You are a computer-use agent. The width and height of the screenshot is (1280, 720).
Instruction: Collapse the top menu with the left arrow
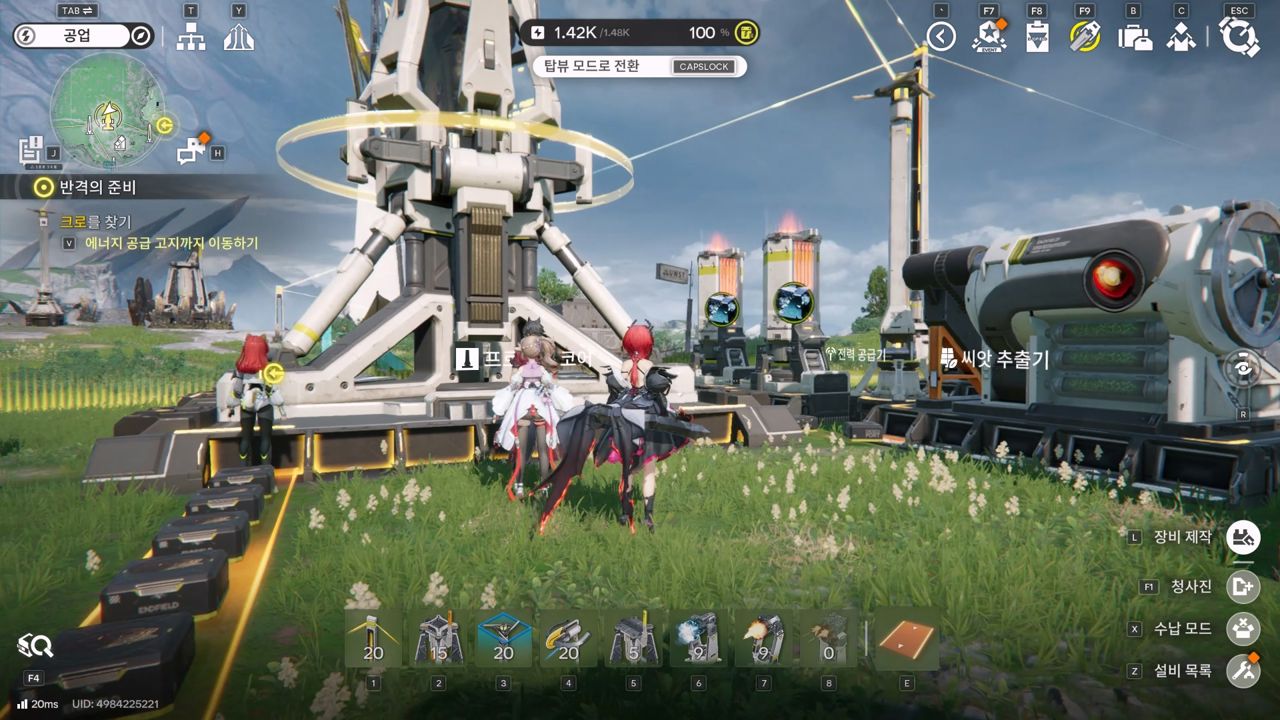(x=940, y=37)
